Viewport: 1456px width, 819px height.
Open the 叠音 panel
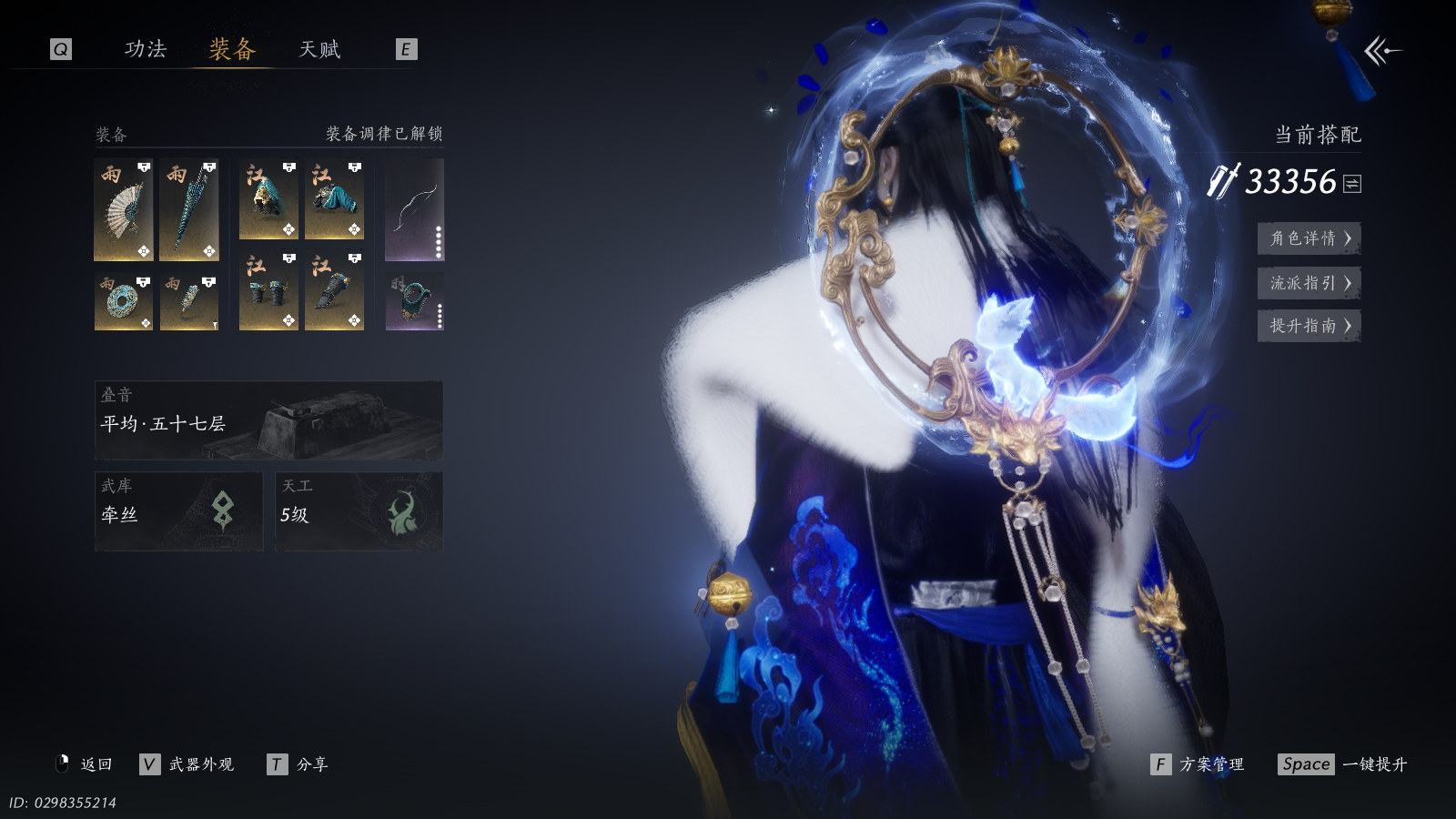click(268, 420)
